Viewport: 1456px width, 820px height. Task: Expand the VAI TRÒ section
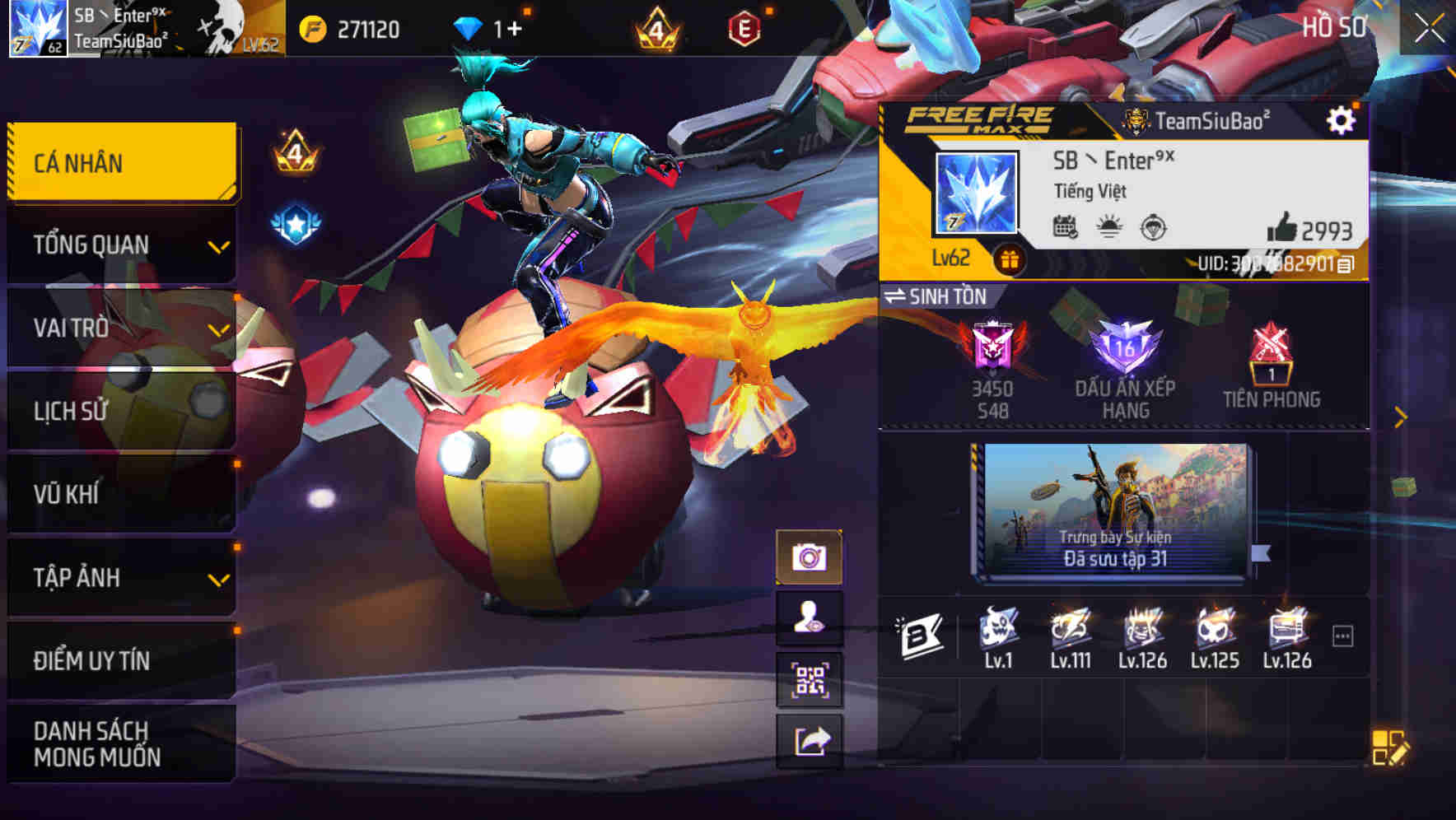(x=120, y=328)
